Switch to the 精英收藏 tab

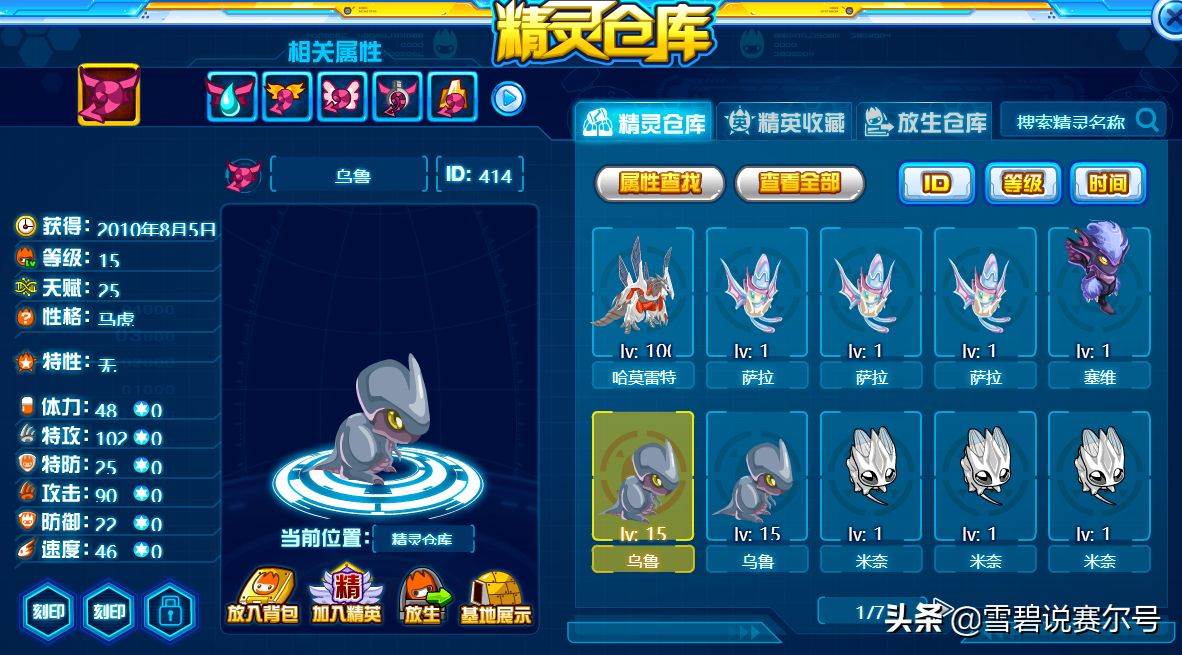[x=786, y=123]
